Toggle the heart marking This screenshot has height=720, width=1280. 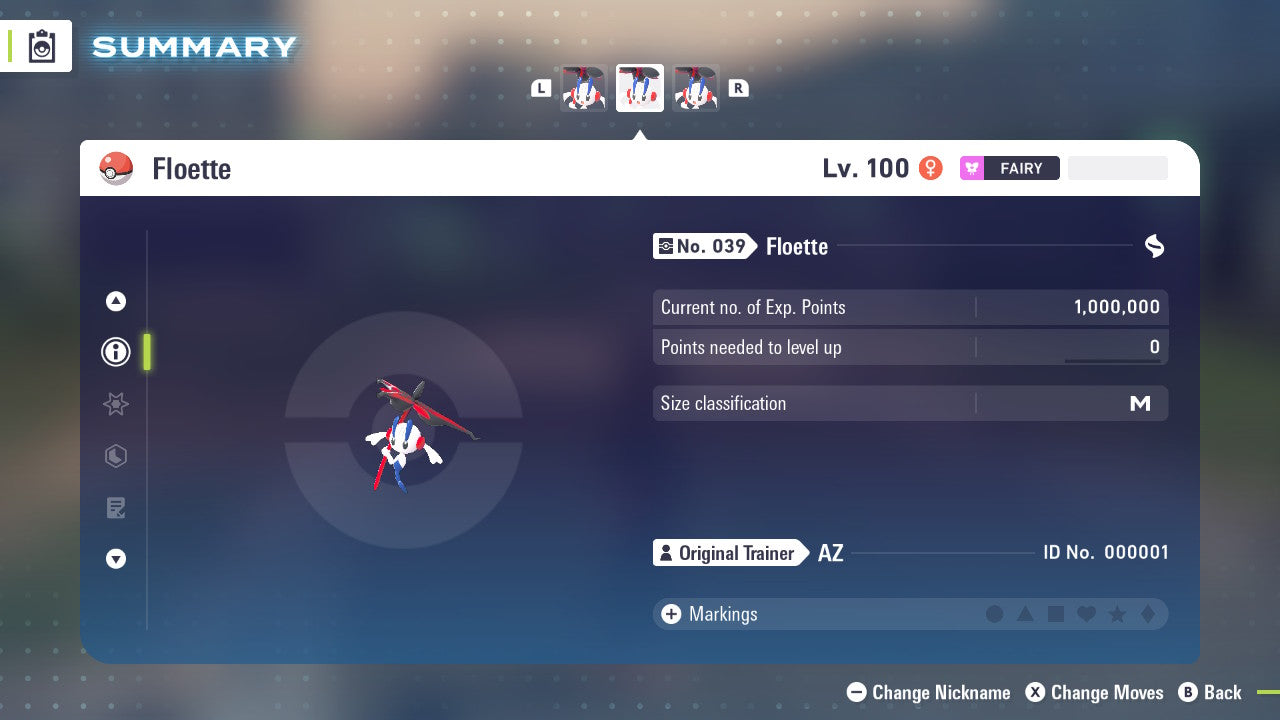tap(1086, 614)
